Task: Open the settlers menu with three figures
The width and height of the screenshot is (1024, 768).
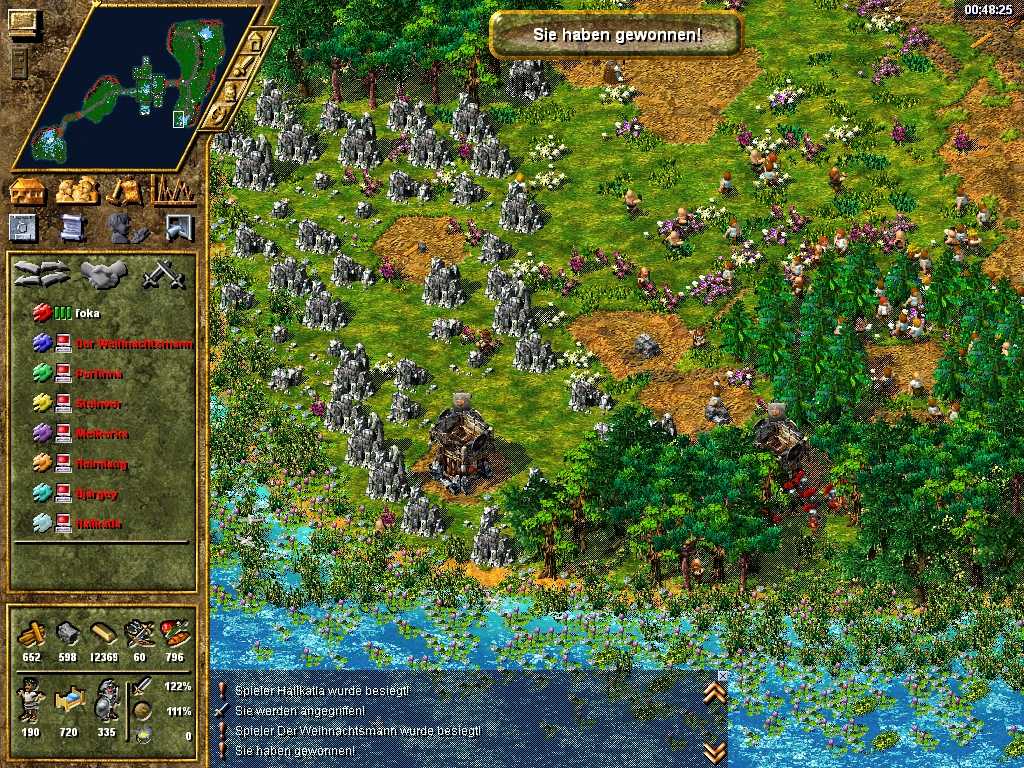Action: click(x=76, y=190)
